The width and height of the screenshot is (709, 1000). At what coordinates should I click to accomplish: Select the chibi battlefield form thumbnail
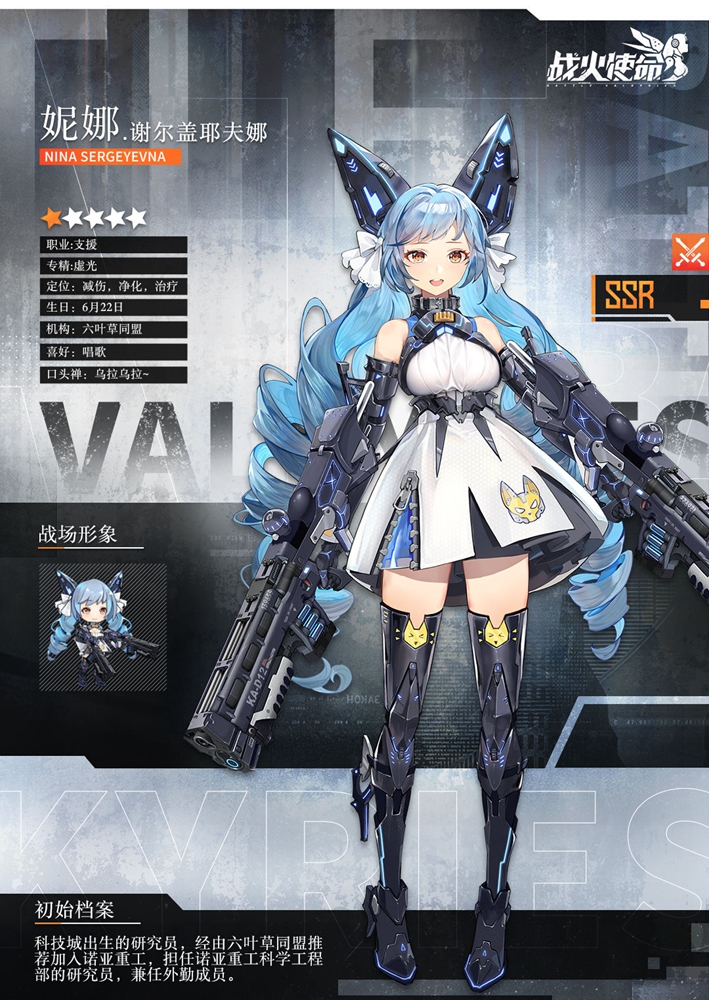103,627
